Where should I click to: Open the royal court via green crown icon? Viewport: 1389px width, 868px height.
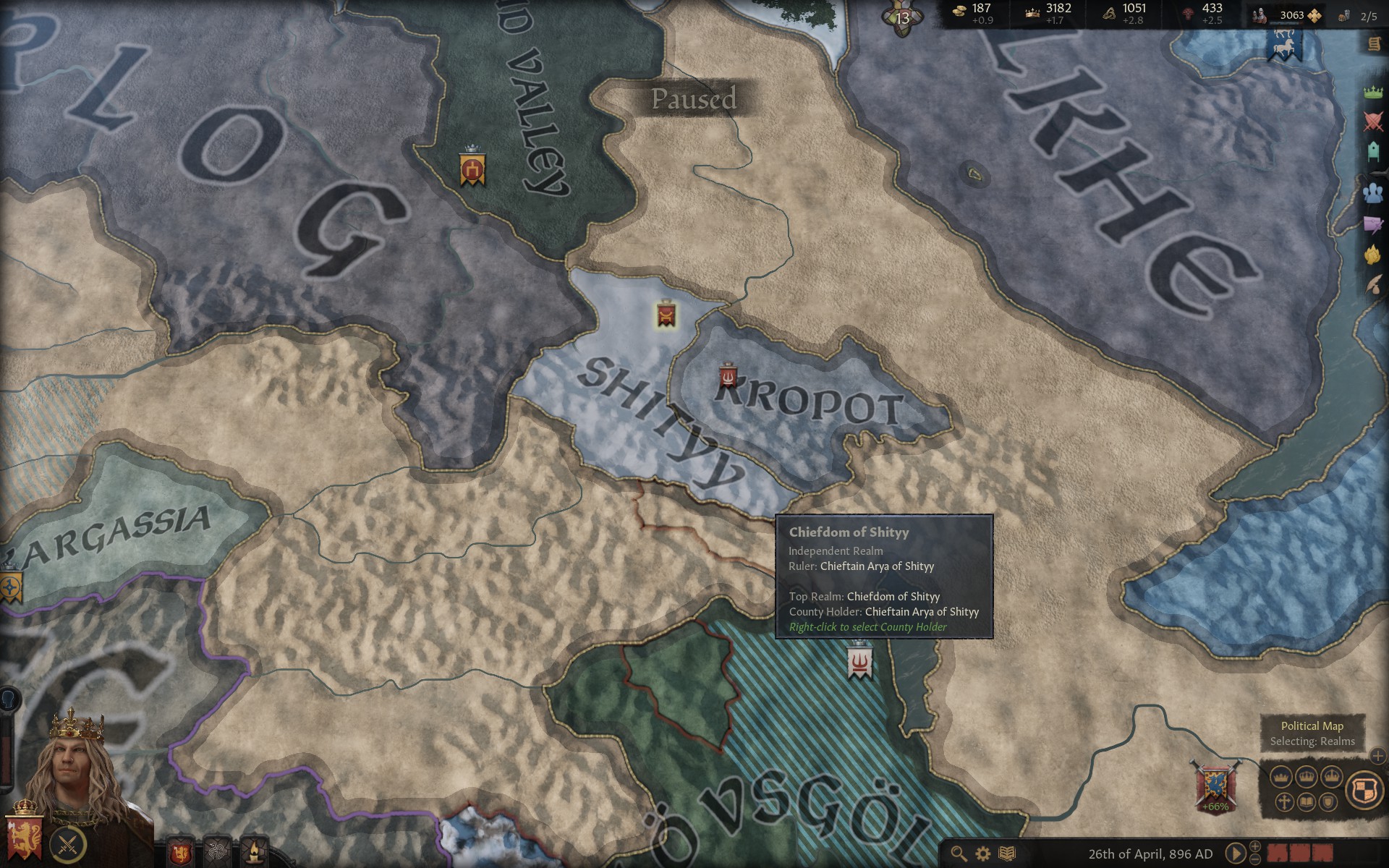click(1372, 92)
